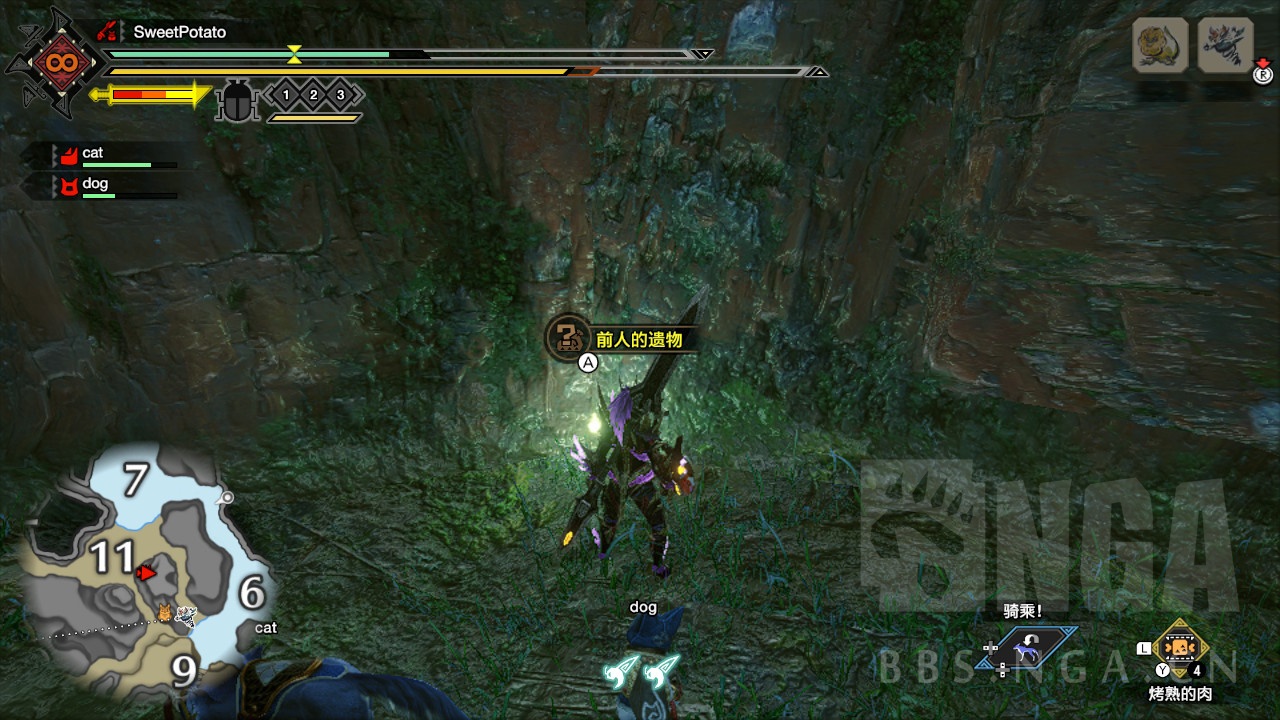Click area 7 on the minimap
The width and height of the screenshot is (1280, 720).
point(135,480)
